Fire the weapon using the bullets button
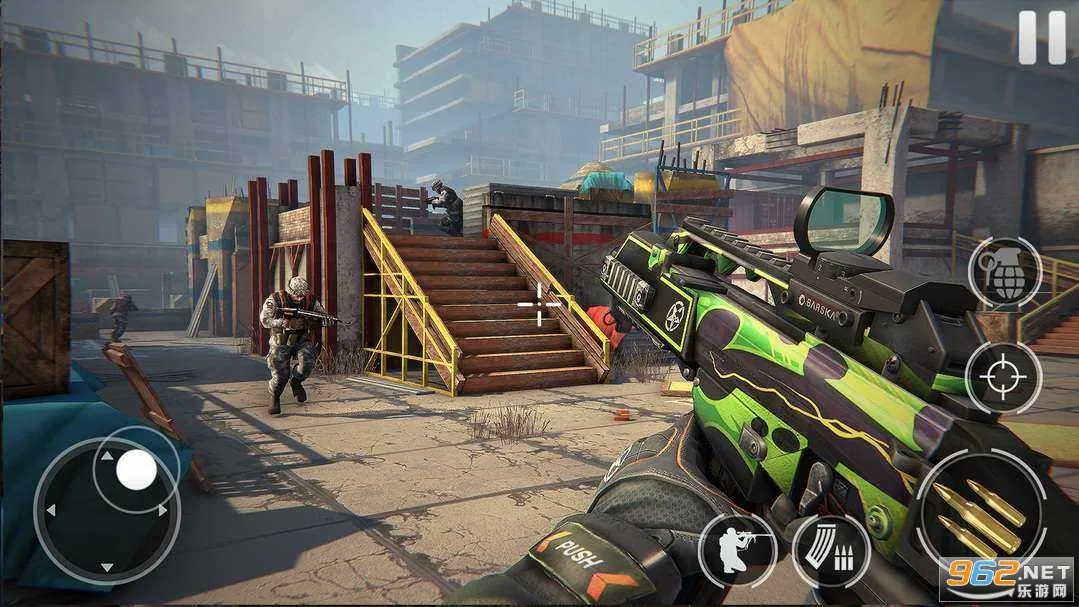 980,517
